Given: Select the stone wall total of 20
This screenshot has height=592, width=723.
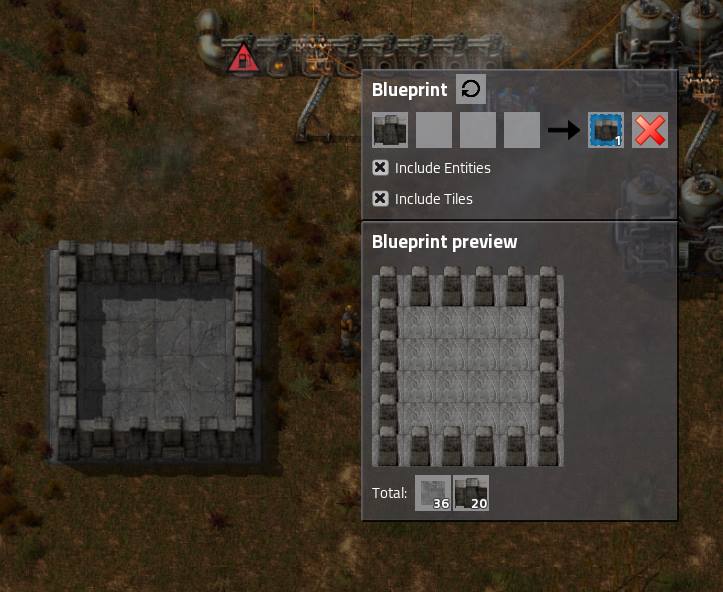Looking at the screenshot, I should tap(471, 493).
